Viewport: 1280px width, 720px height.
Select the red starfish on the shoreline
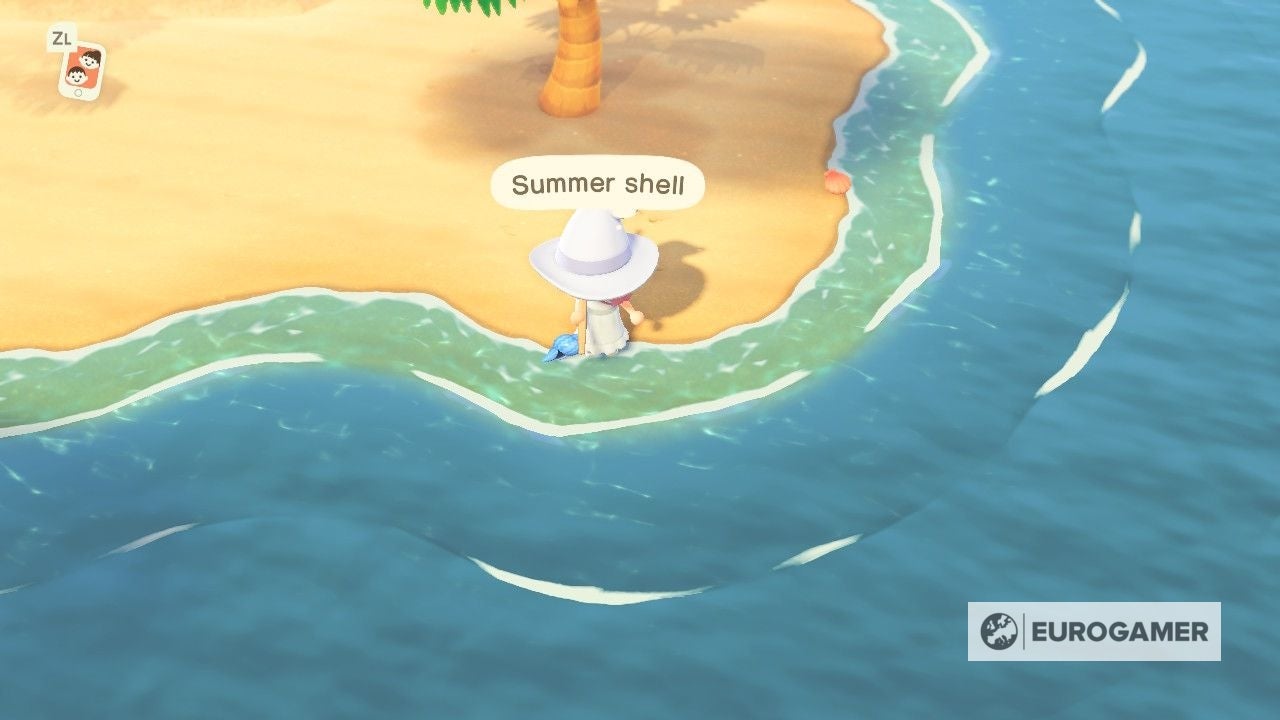pos(834,182)
